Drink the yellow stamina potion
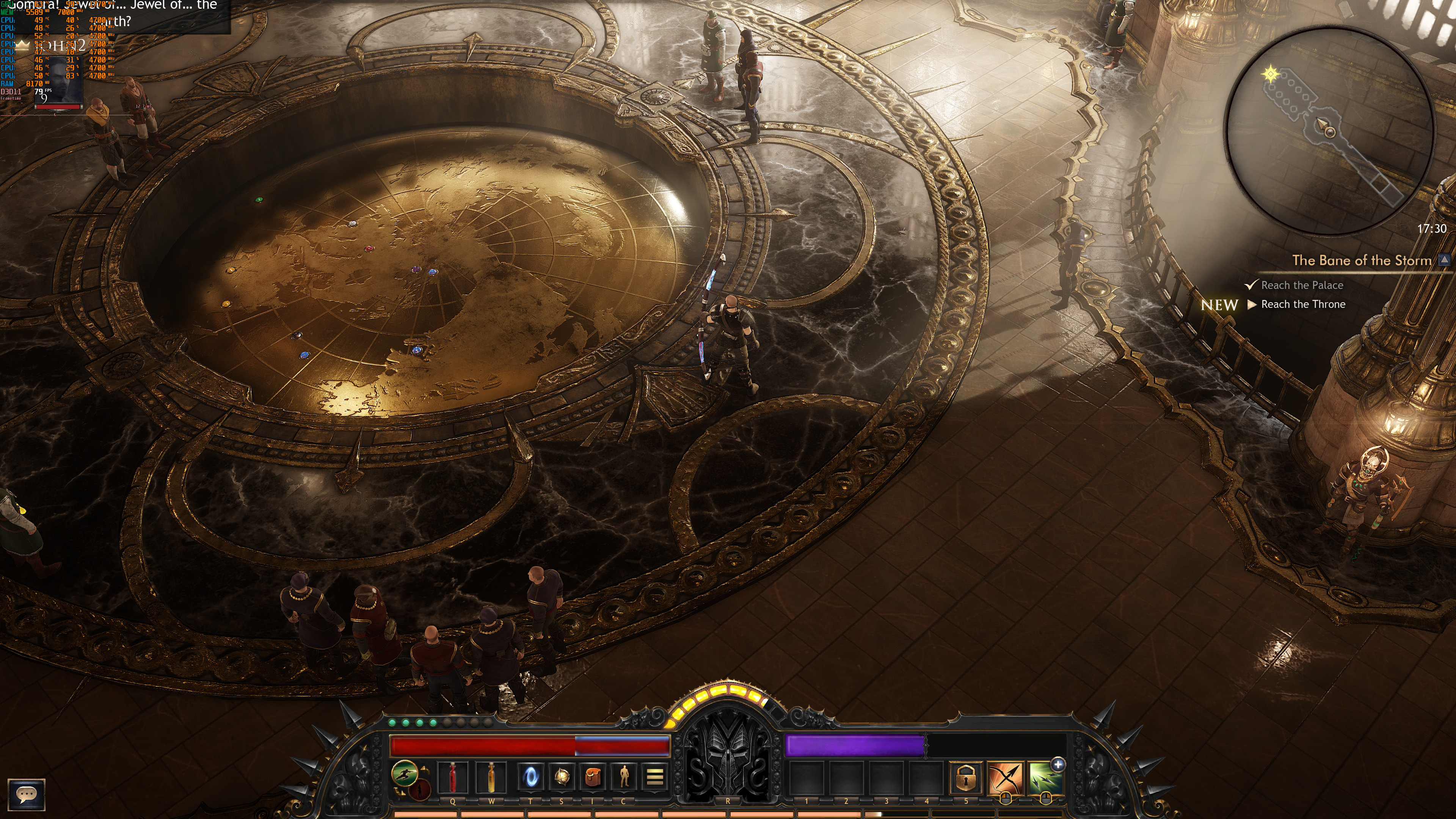The image size is (1456, 819). pyautogui.click(x=491, y=777)
